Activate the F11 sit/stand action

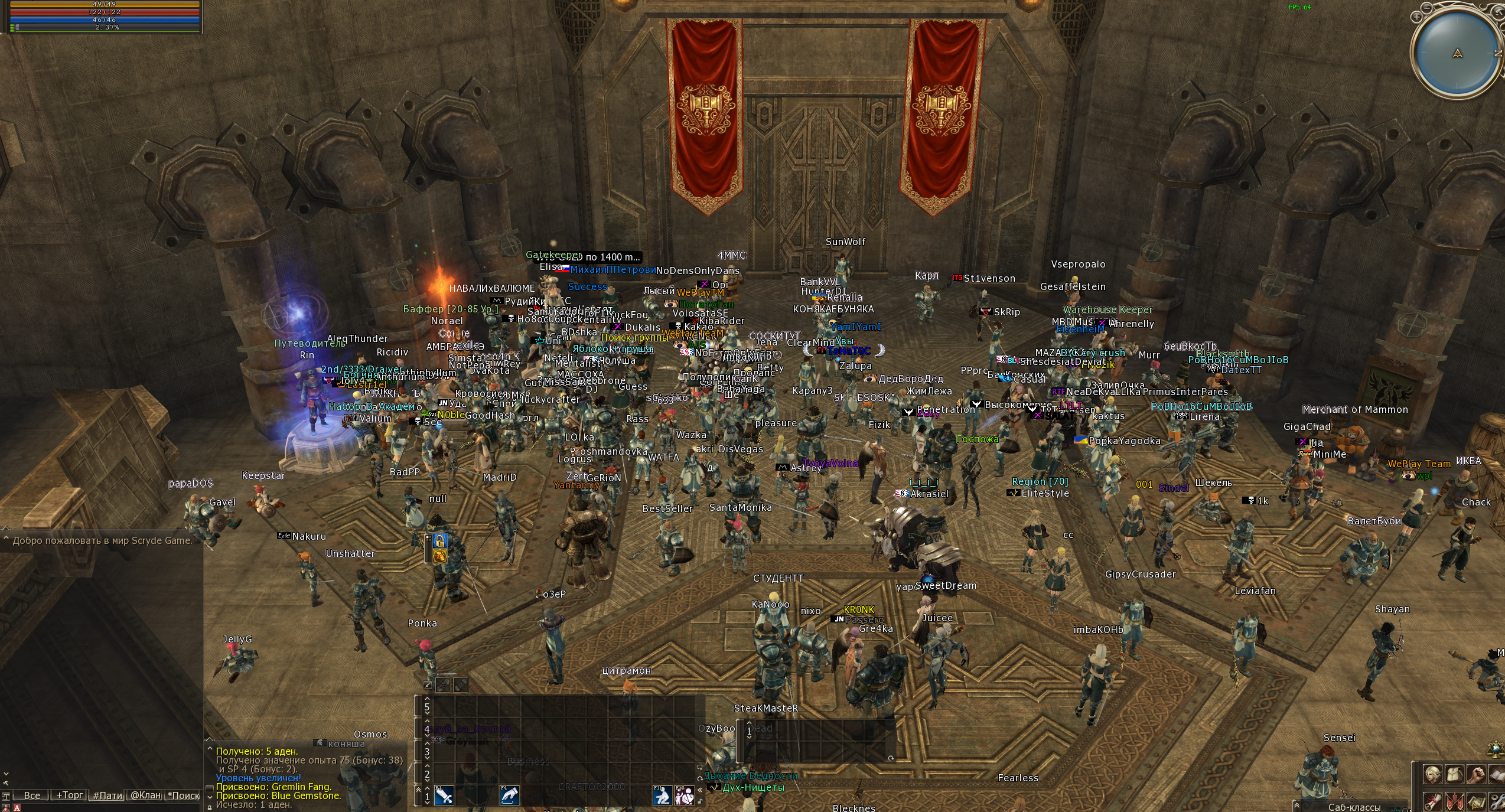point(662,795)
